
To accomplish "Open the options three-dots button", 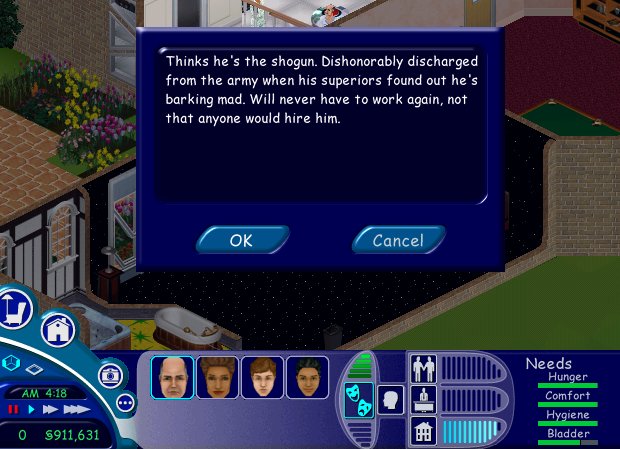I will coord(126,402).
